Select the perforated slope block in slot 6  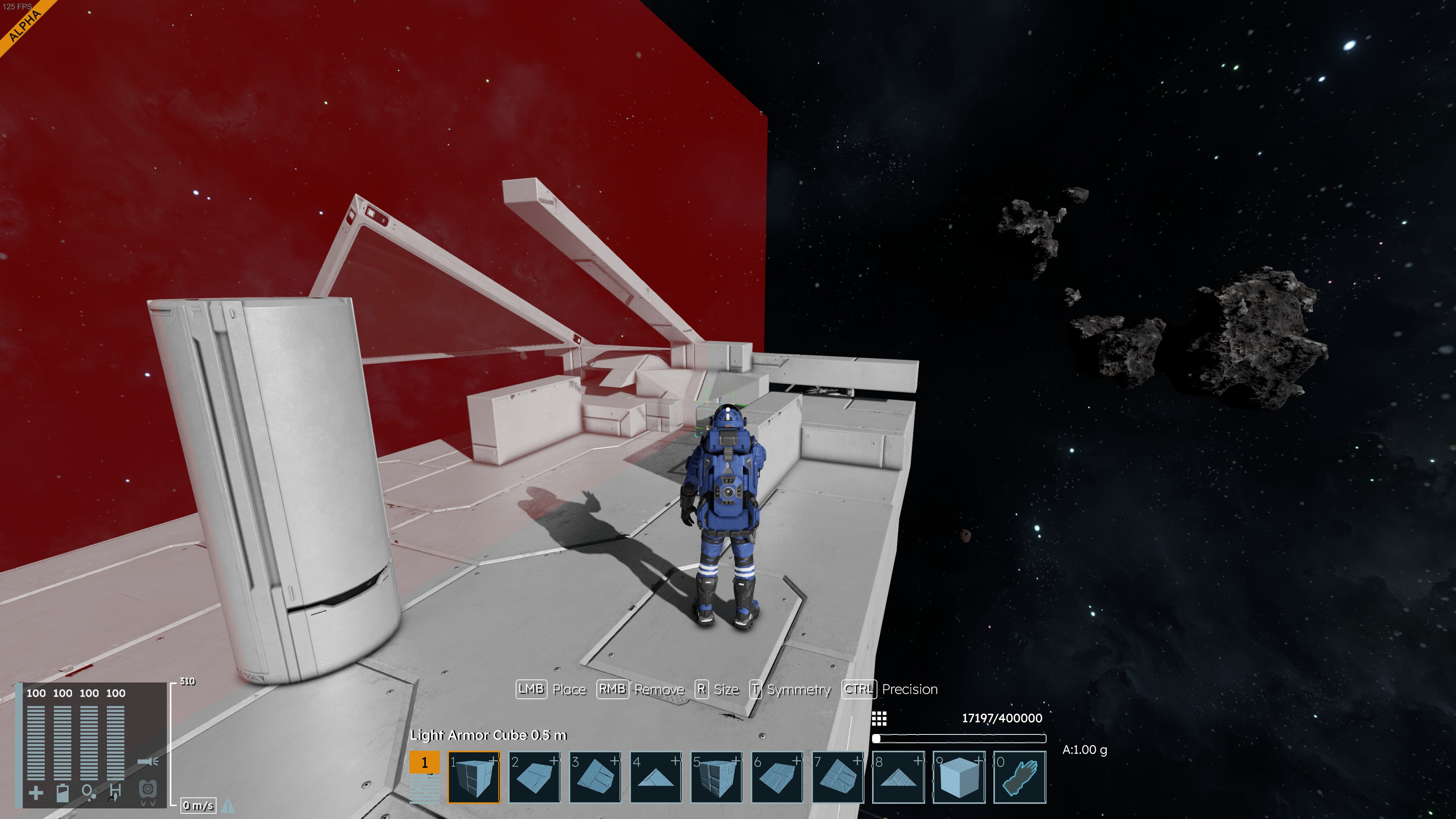click(x=777, y=777)
